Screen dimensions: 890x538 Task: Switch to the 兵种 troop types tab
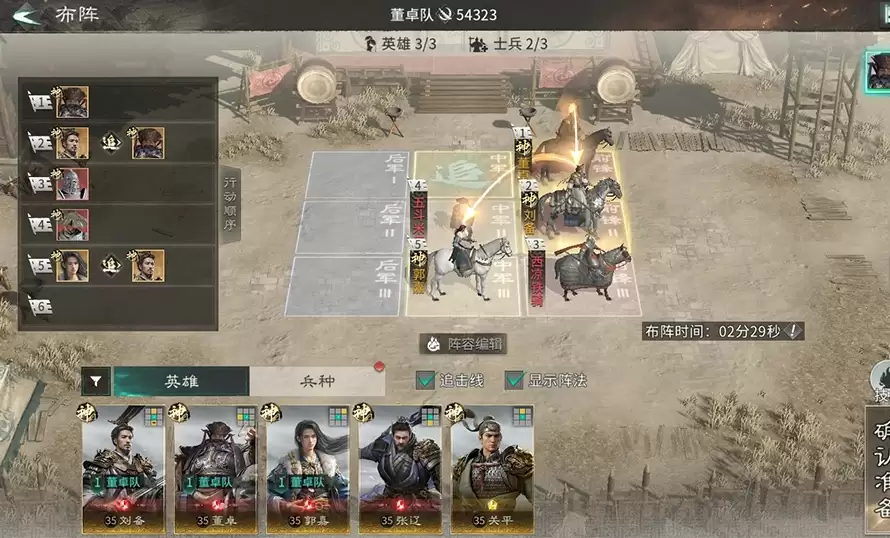317,381
